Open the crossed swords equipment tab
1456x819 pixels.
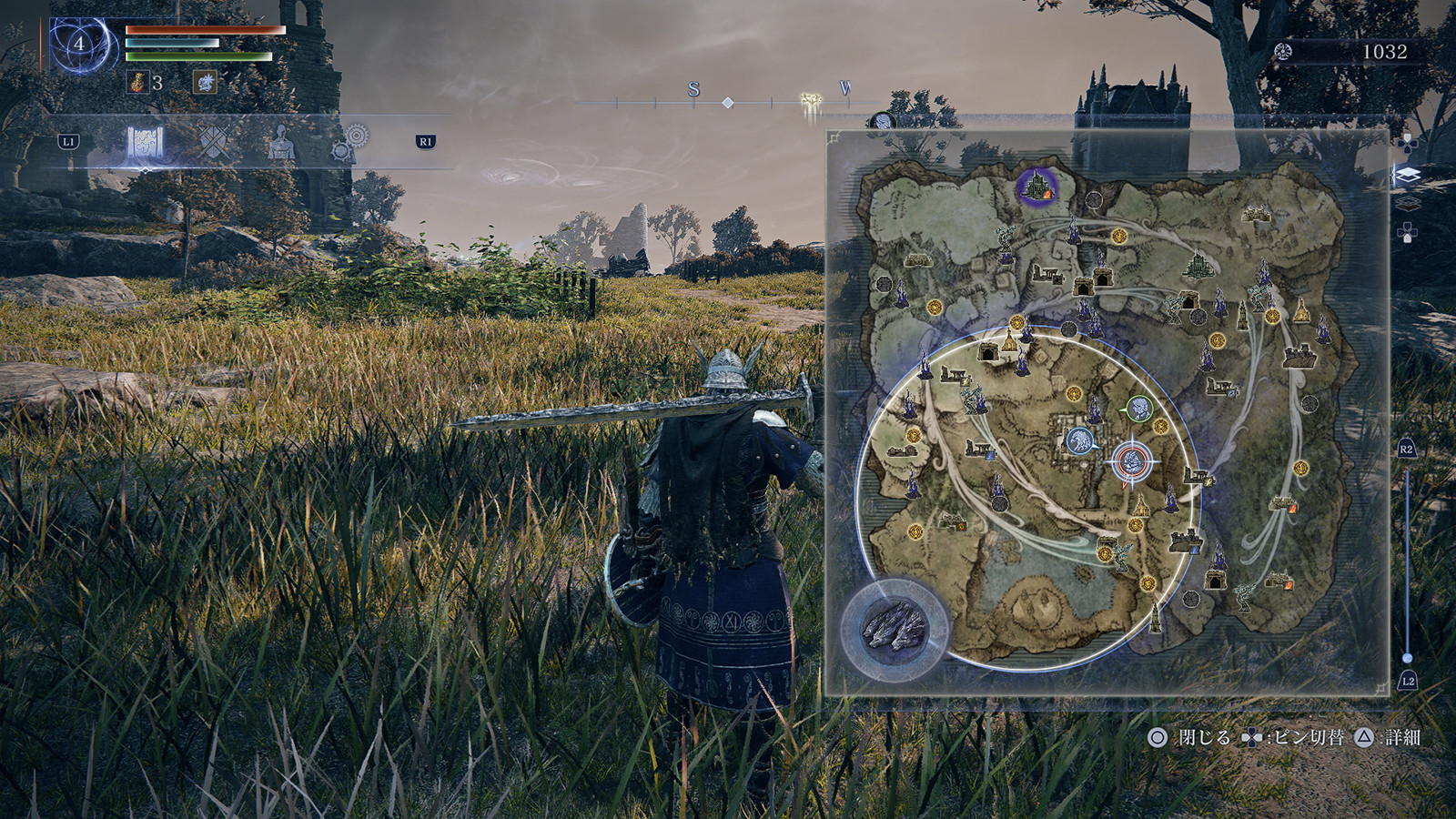(213, 142)
